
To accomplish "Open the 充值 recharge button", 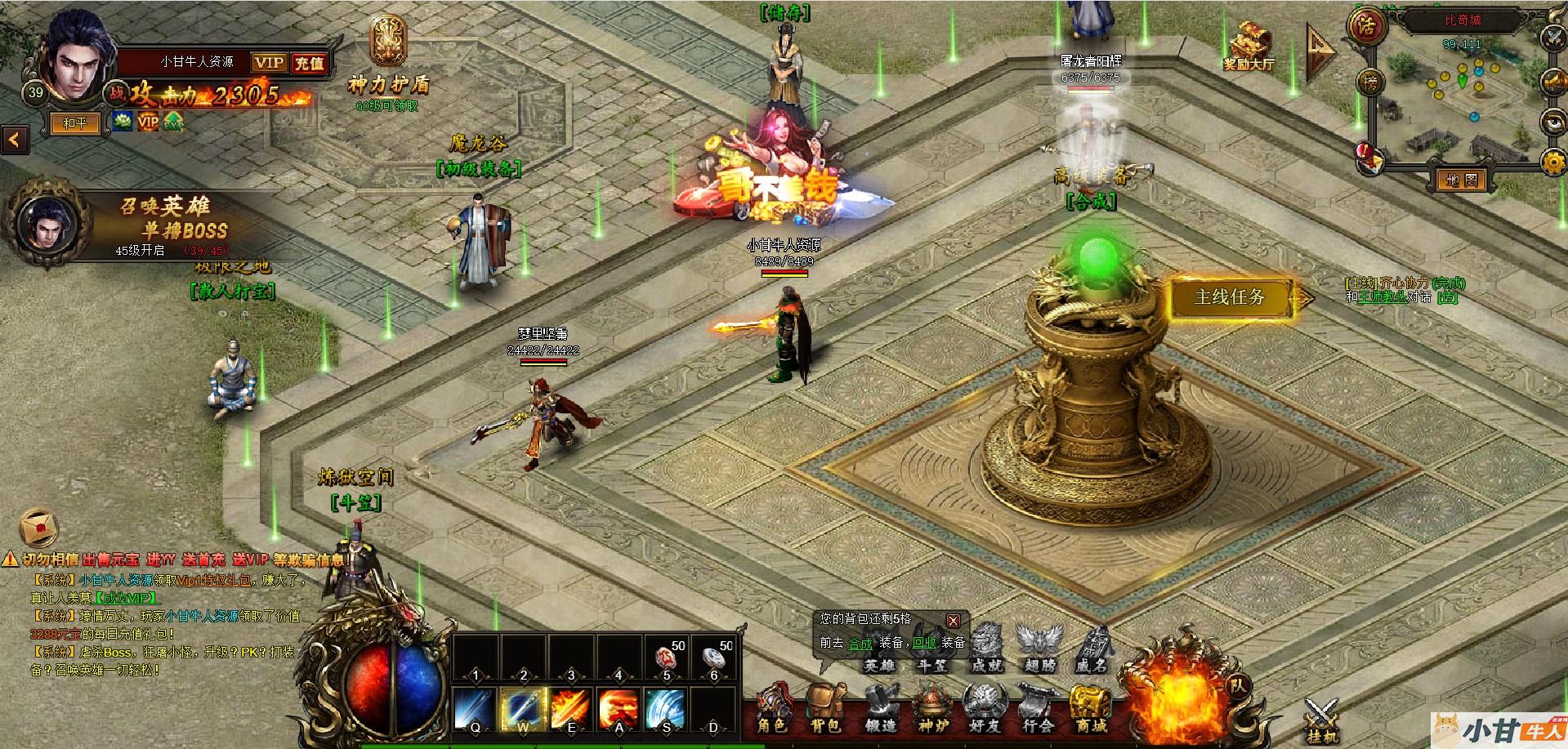I will click(x=309, y=63).
